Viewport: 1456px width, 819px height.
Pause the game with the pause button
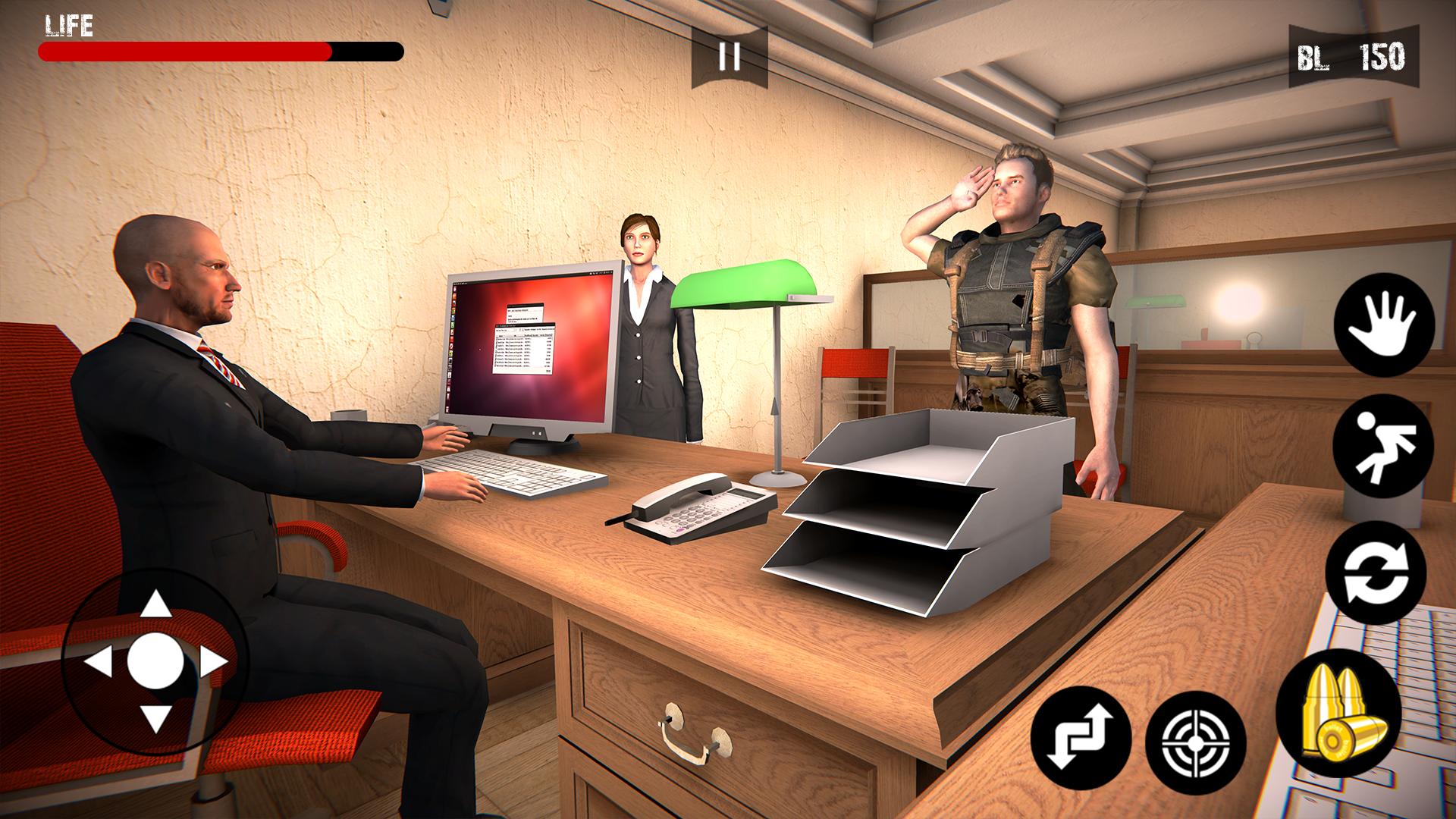[729, 57]
